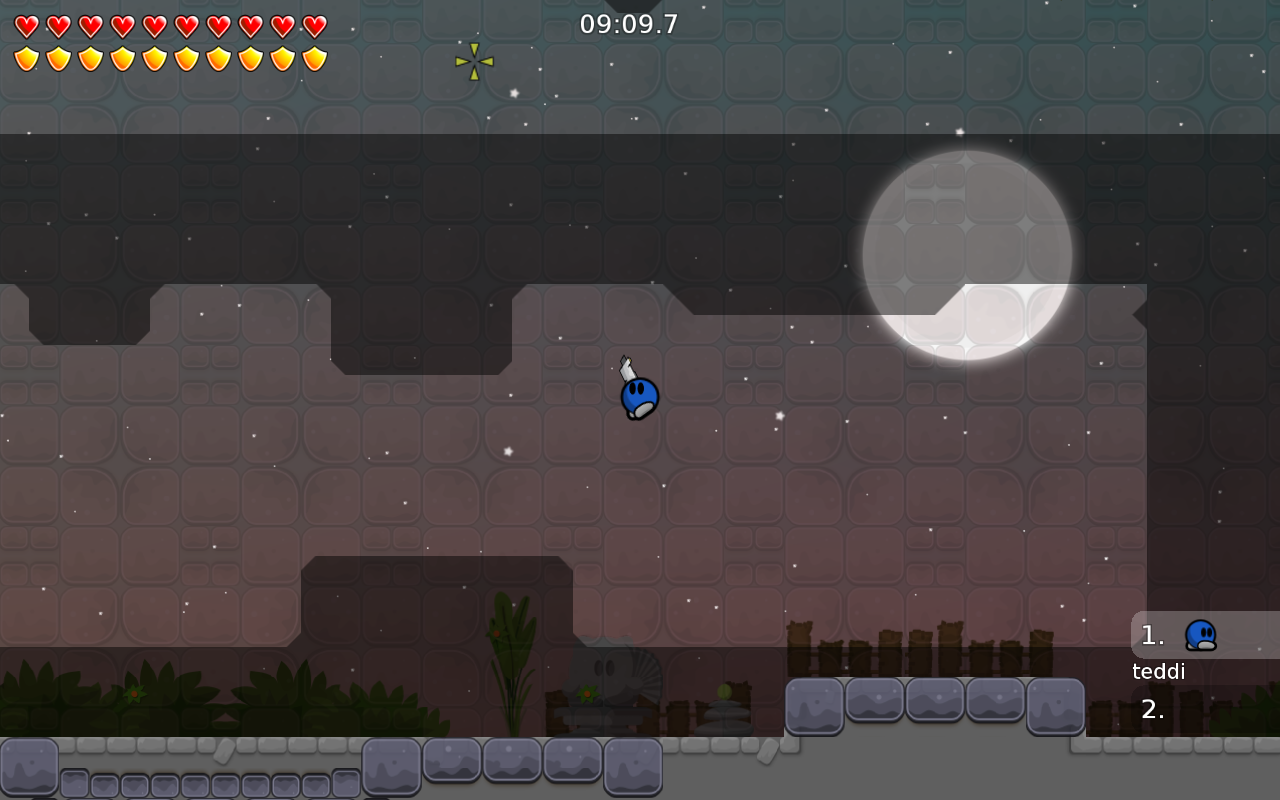
Task: Click the second shield icon
Action: [x=57, y=58]
